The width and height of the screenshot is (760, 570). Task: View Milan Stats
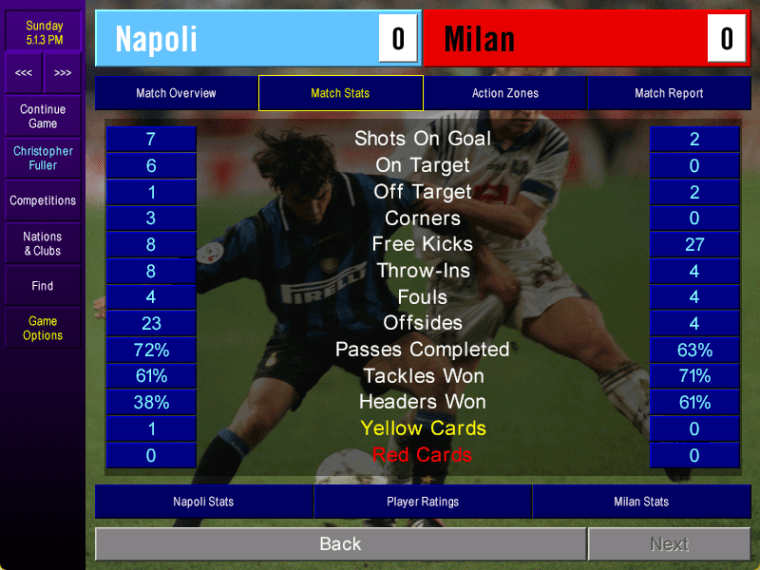pos(641,502)
